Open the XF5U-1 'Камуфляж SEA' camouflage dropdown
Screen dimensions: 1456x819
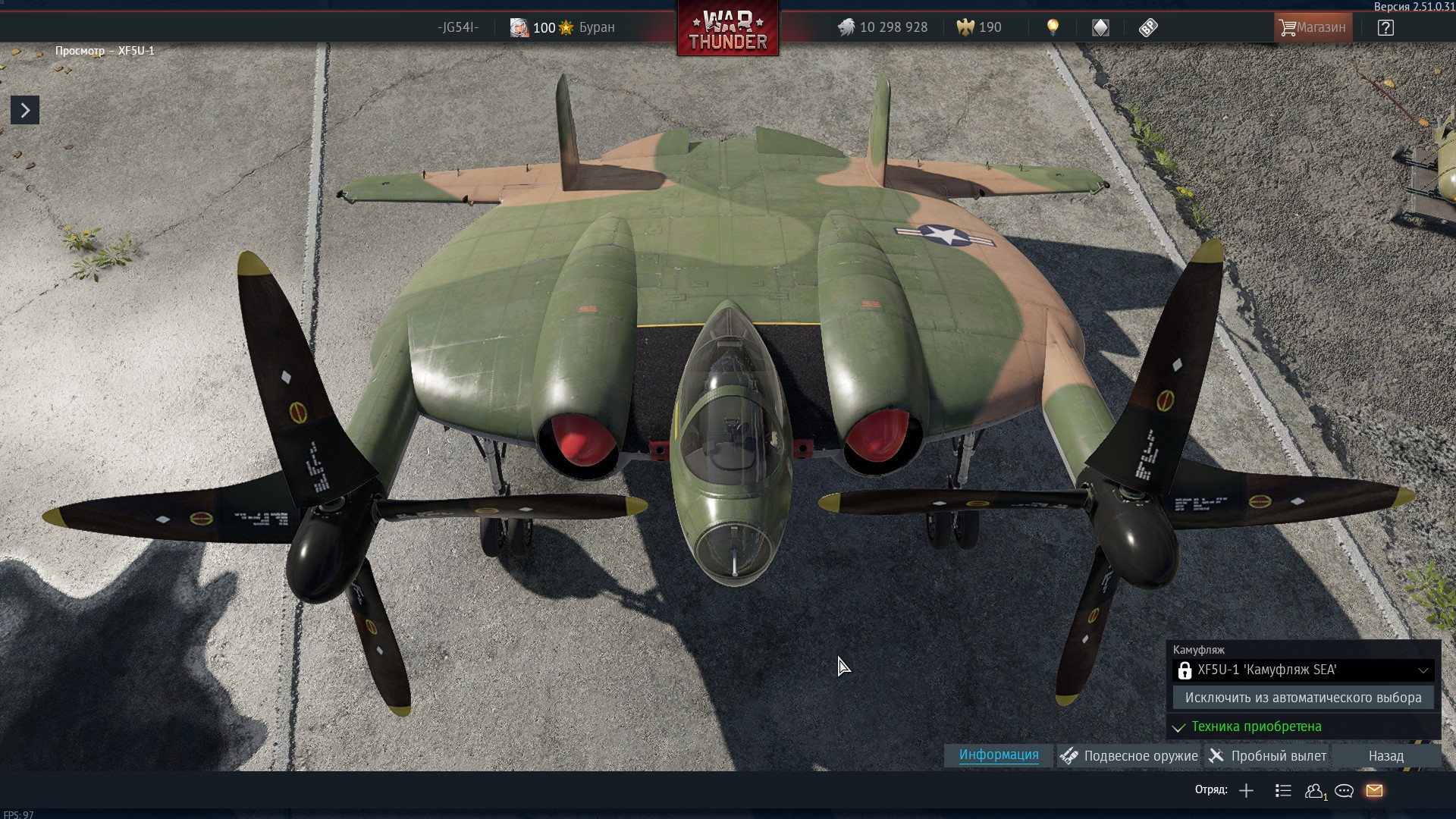(x=1303, y=670)
